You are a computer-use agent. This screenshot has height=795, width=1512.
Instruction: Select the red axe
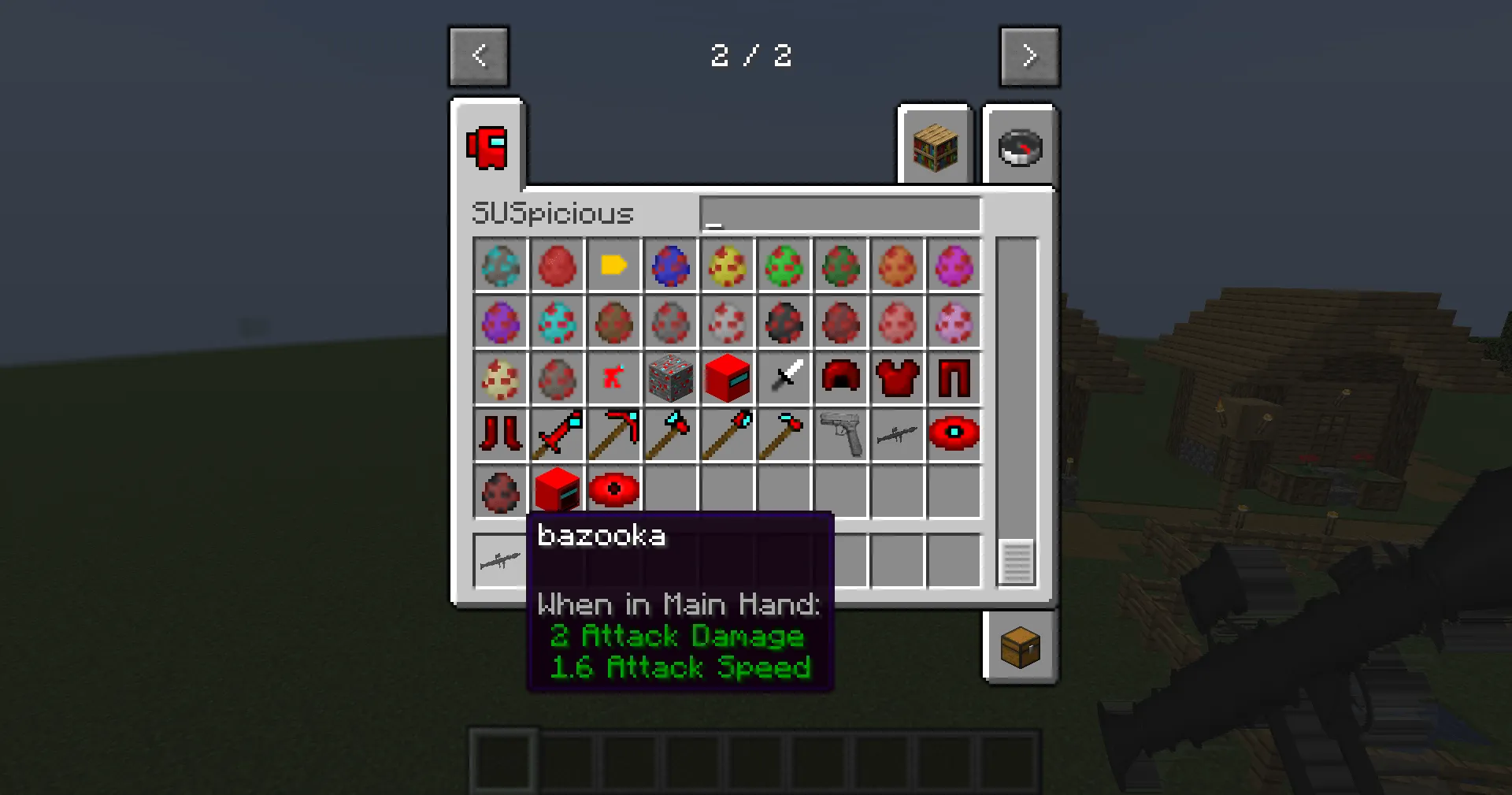coord(670,434)
